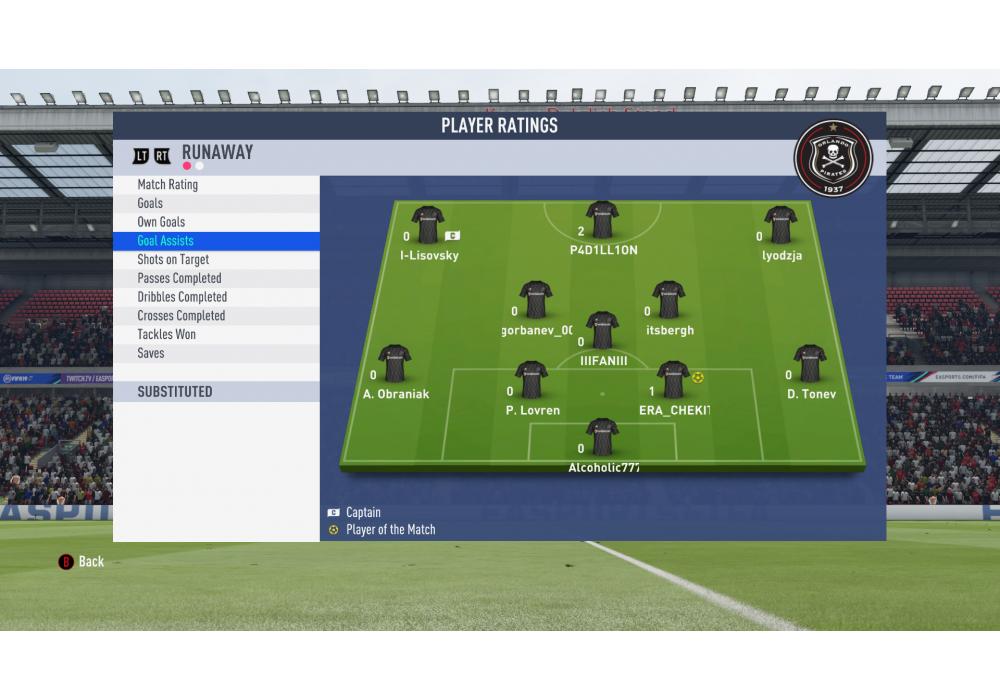View Dribbles Completed stats
The width and height of the screenshot is (1000, 700).
(182, 297)
